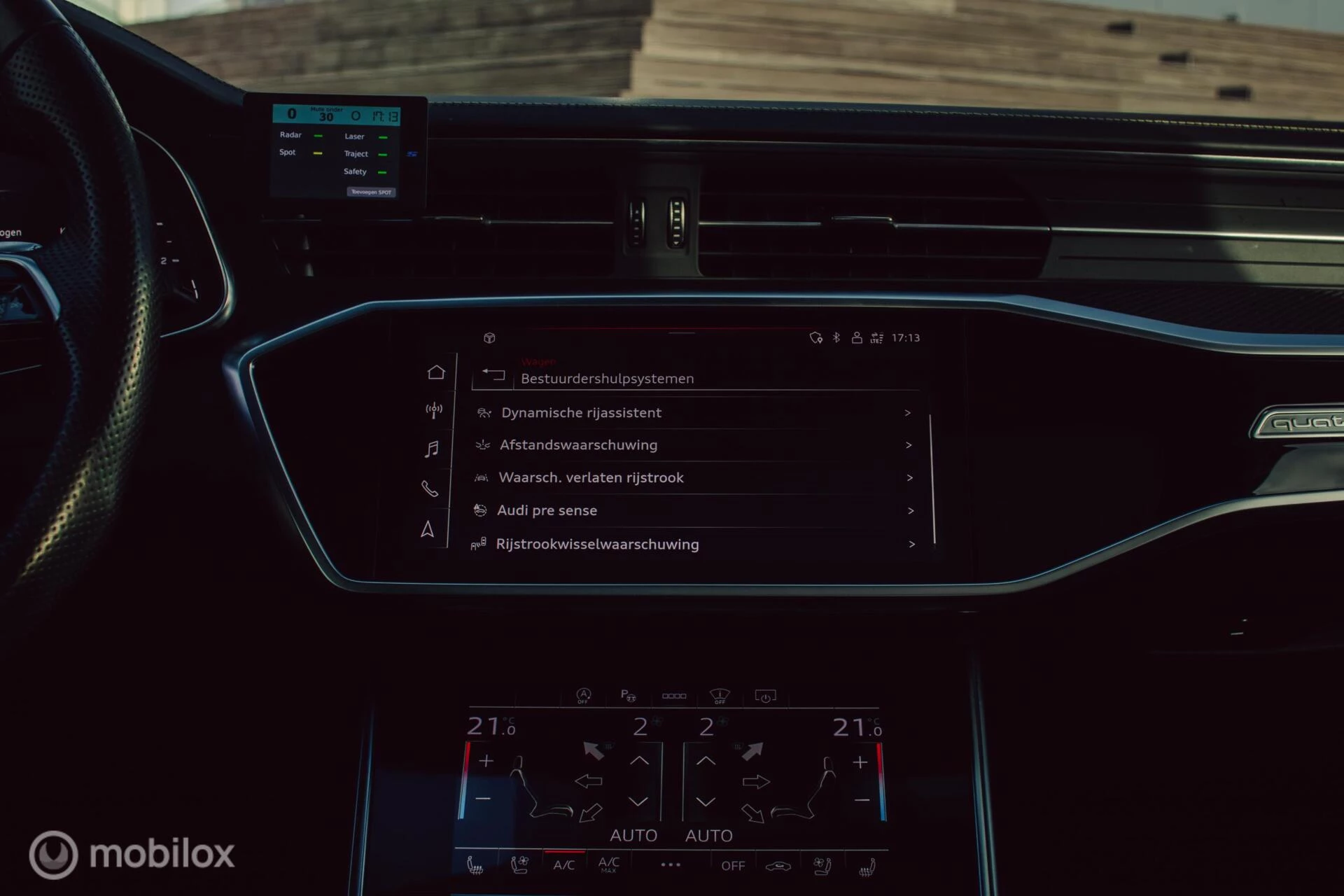Tap the Toevoegen SPOT button
This screenshot has height=896, width=1344.
point(371,192)
